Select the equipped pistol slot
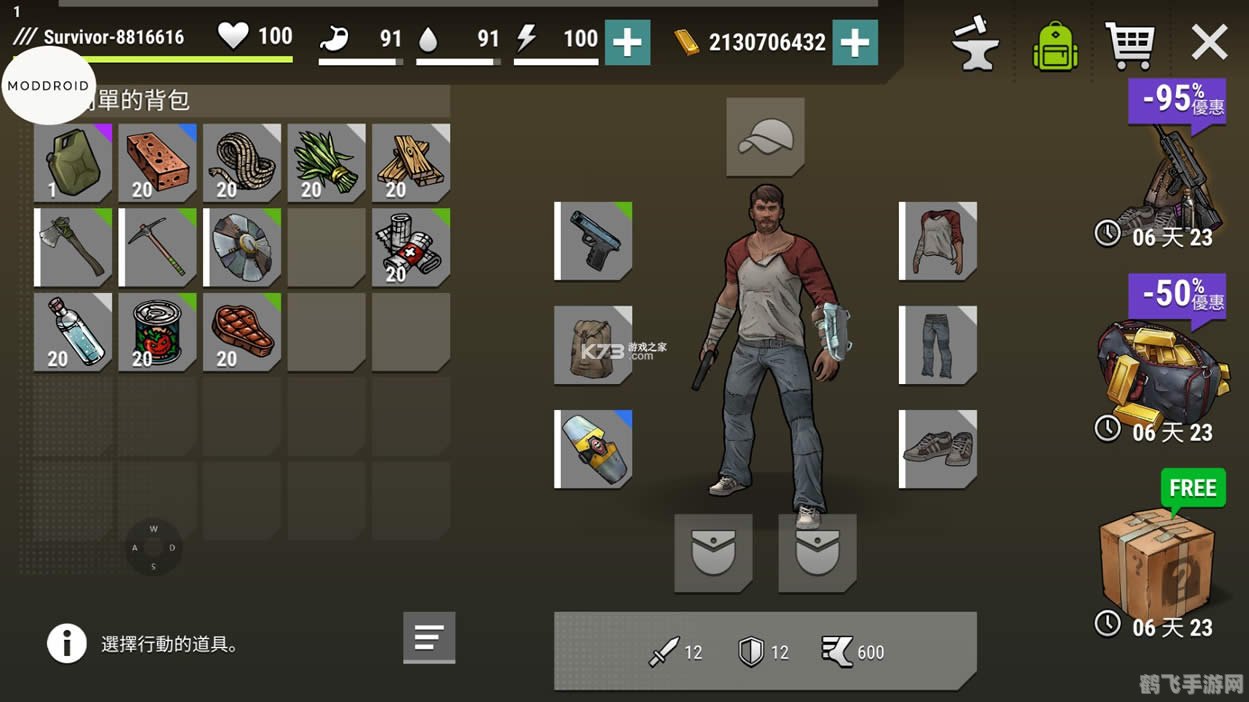Image resolution: width=1249 pixels, height=702 pixels. click(x=595, y=241)
